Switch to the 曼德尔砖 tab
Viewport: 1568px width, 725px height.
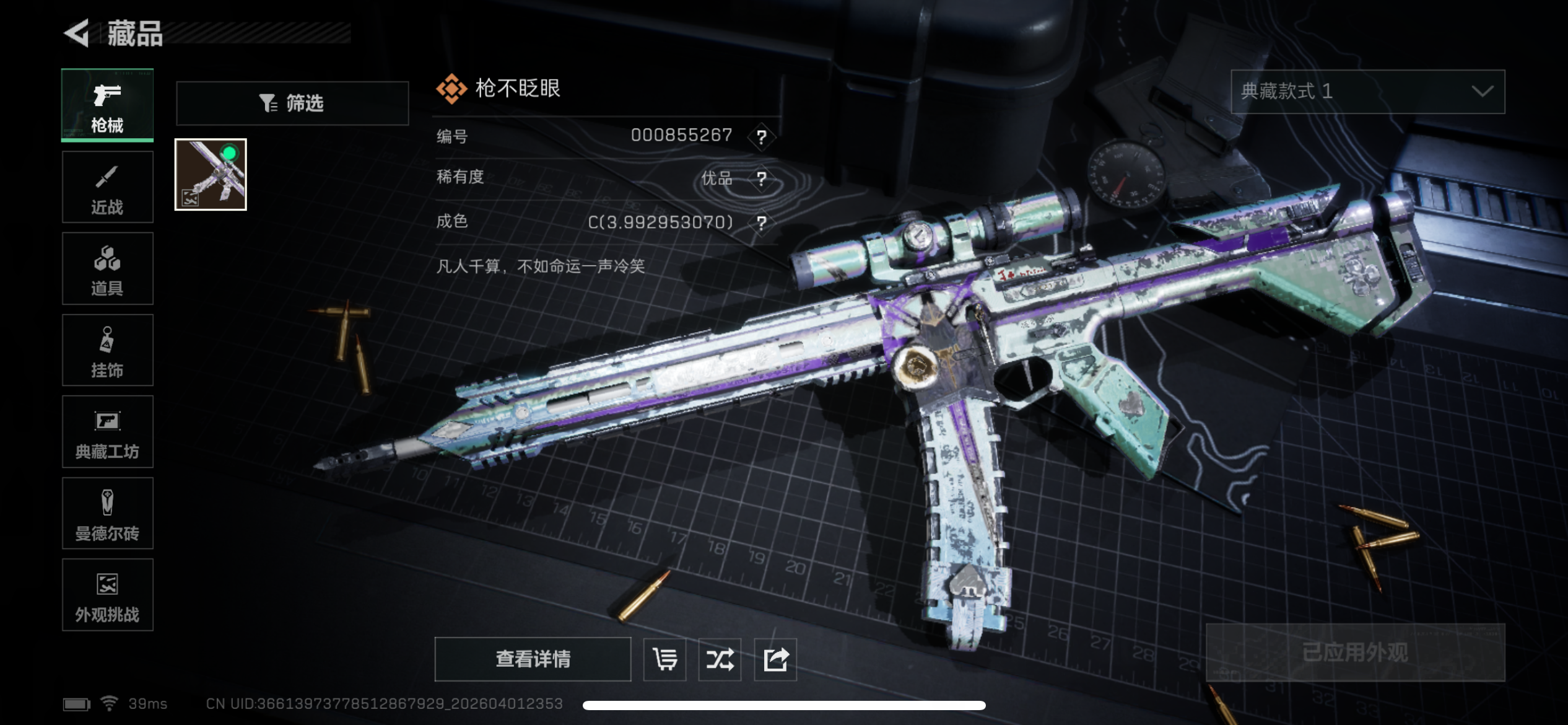click(107, 514)
